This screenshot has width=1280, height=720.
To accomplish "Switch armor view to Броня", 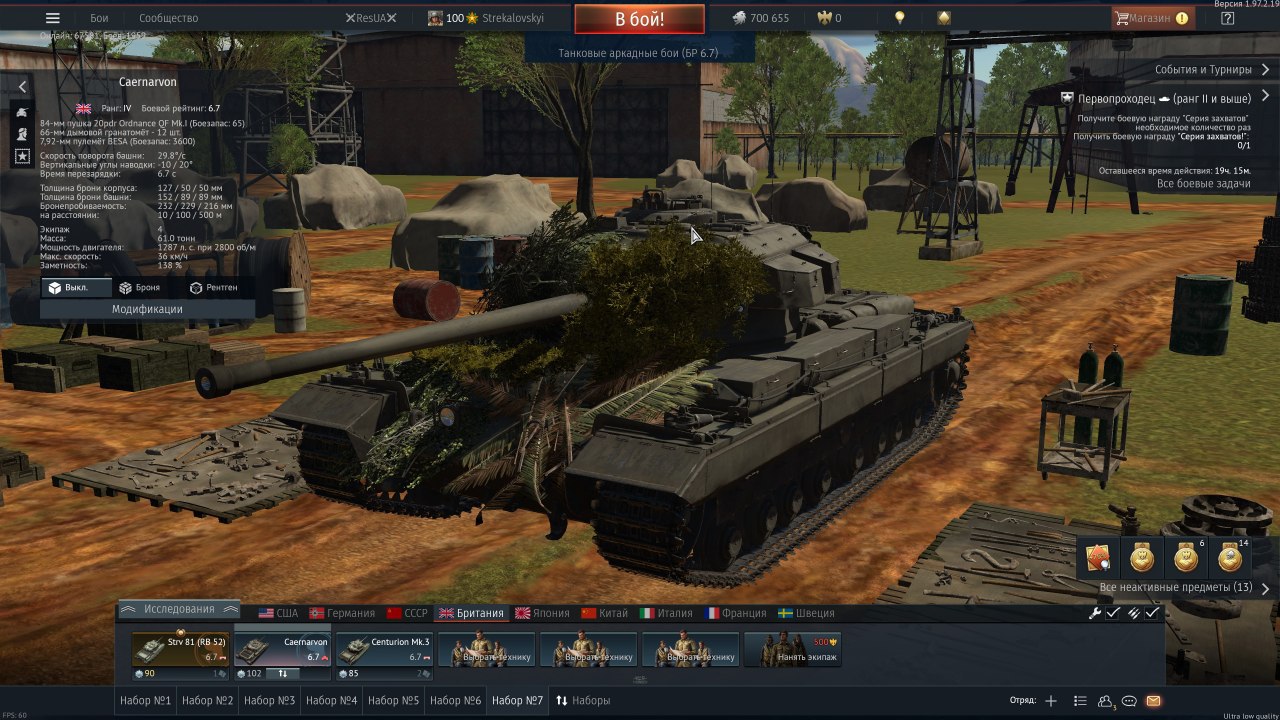I will 140,288.
